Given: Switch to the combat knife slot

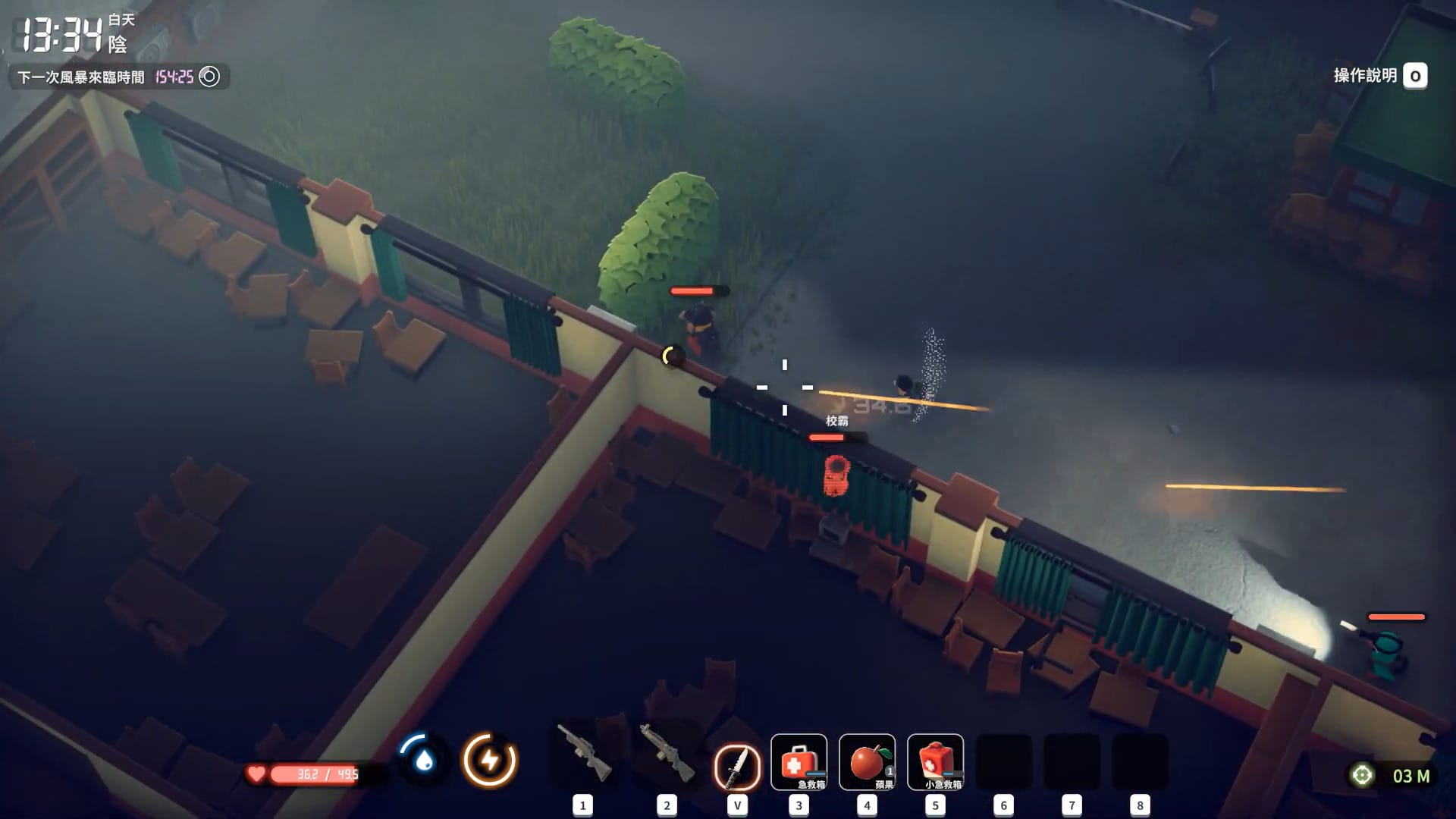Looking at the screenshot, I should (x=737, y=764).
